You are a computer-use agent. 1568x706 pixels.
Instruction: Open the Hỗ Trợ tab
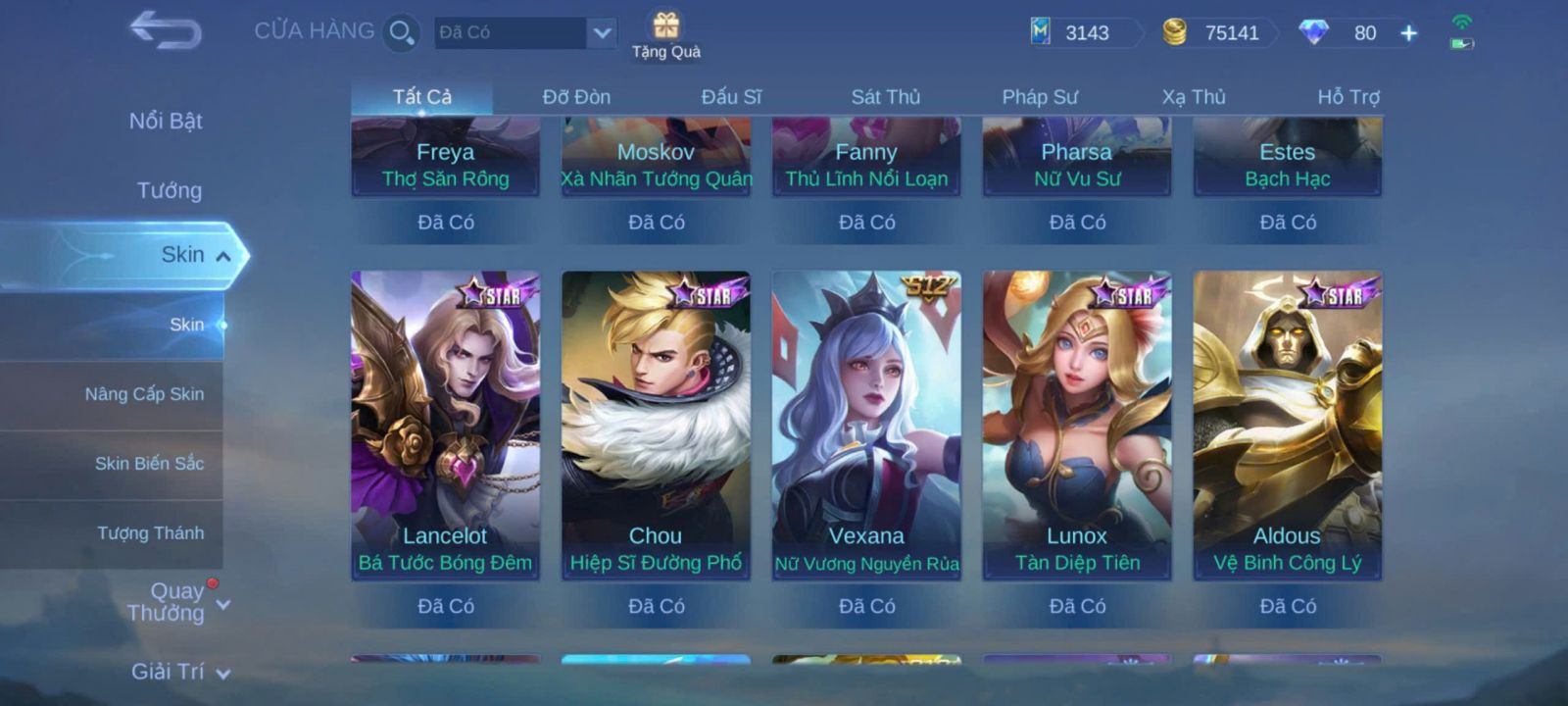pos(1347,97)
